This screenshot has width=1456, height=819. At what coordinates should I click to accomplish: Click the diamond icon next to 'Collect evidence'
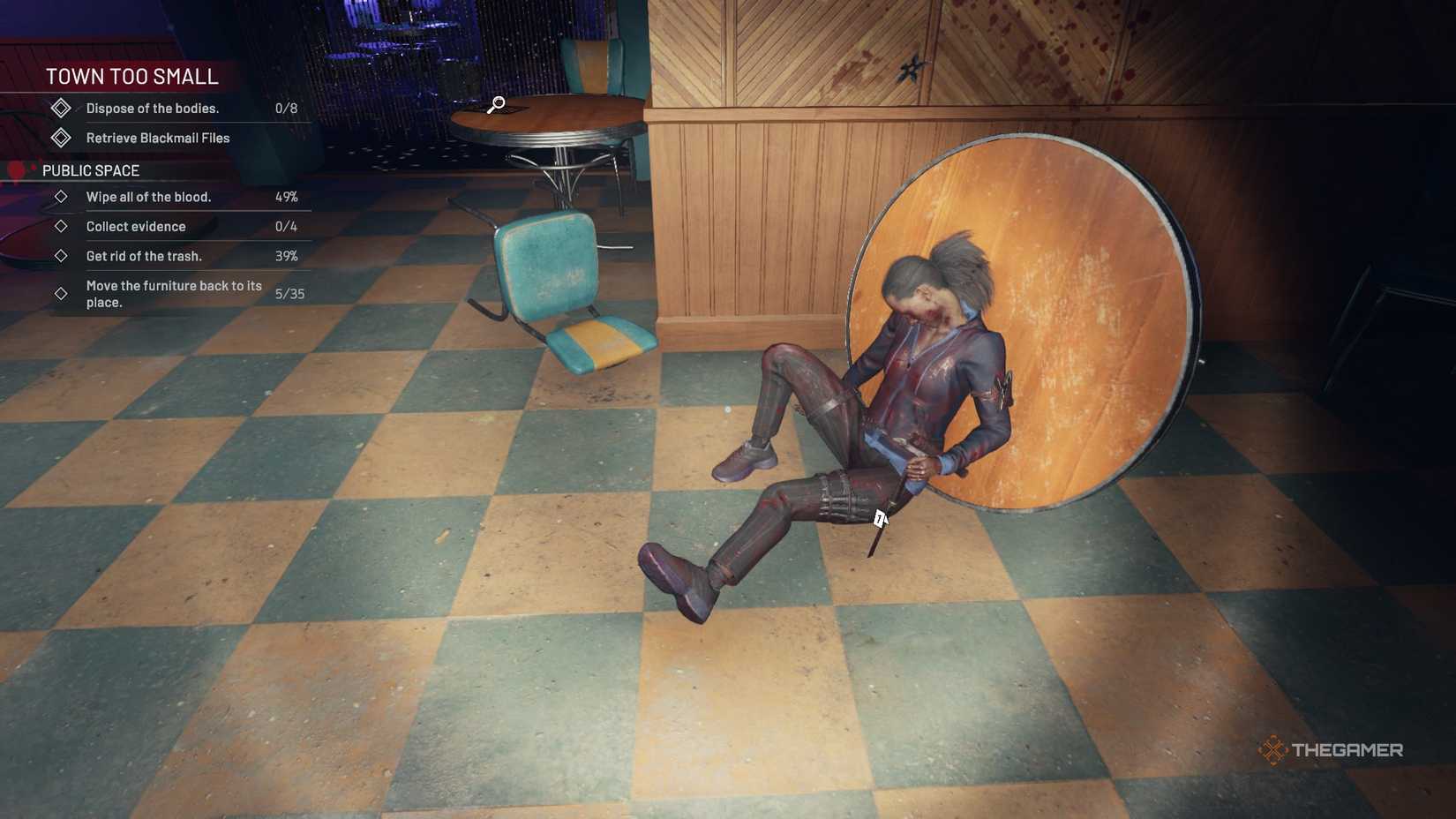point(61,226)
